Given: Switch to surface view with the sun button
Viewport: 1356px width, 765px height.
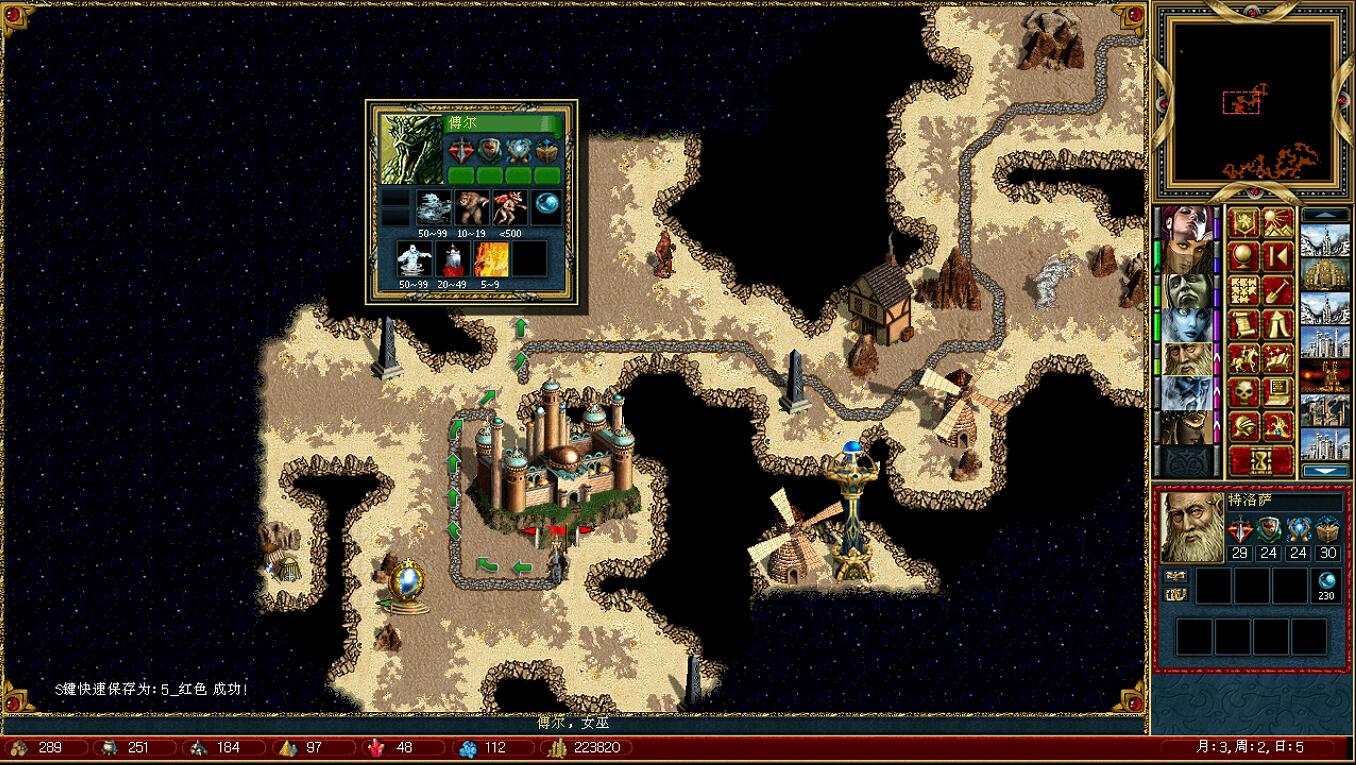Looking at the screenshot, I should 1278,223.
